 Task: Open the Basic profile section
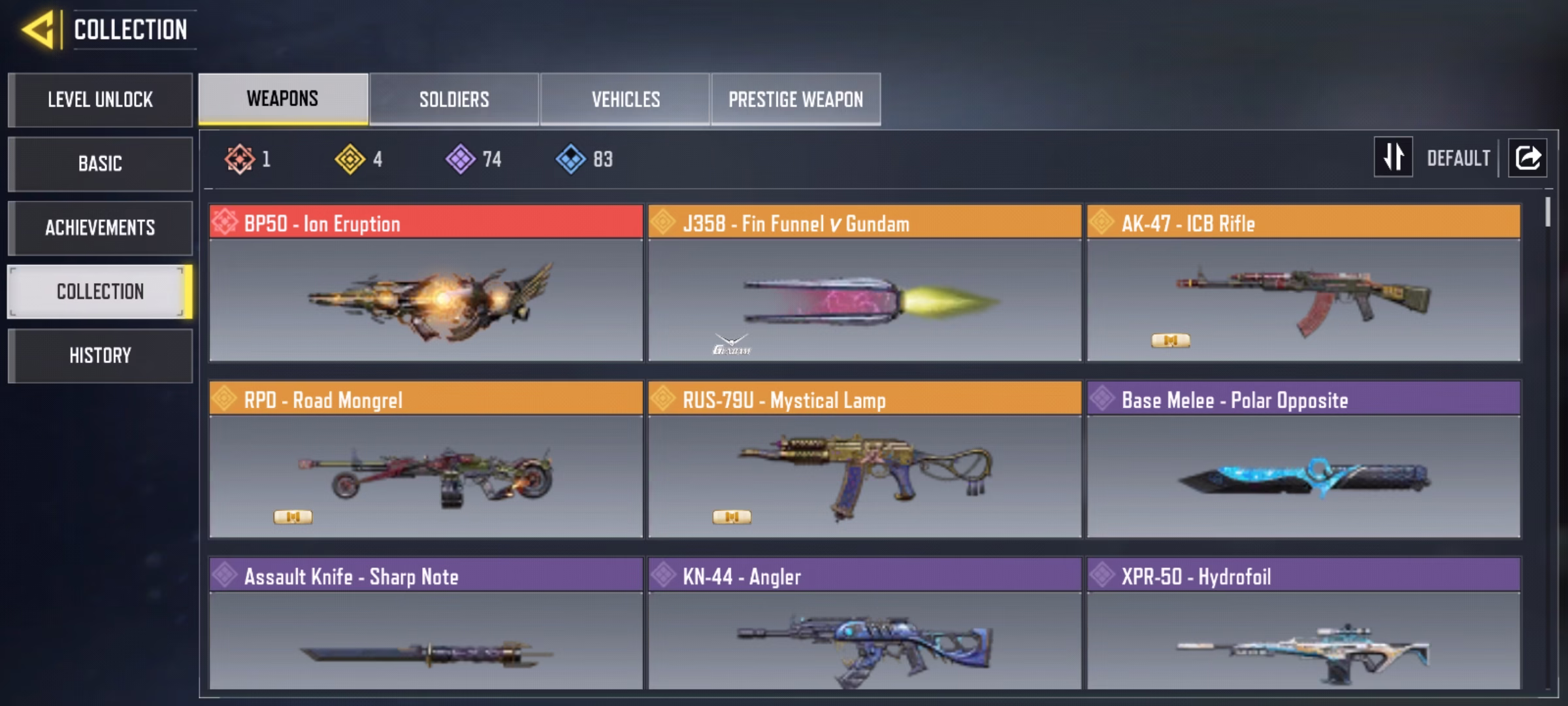pyautogui.click(x=100, y=163)
